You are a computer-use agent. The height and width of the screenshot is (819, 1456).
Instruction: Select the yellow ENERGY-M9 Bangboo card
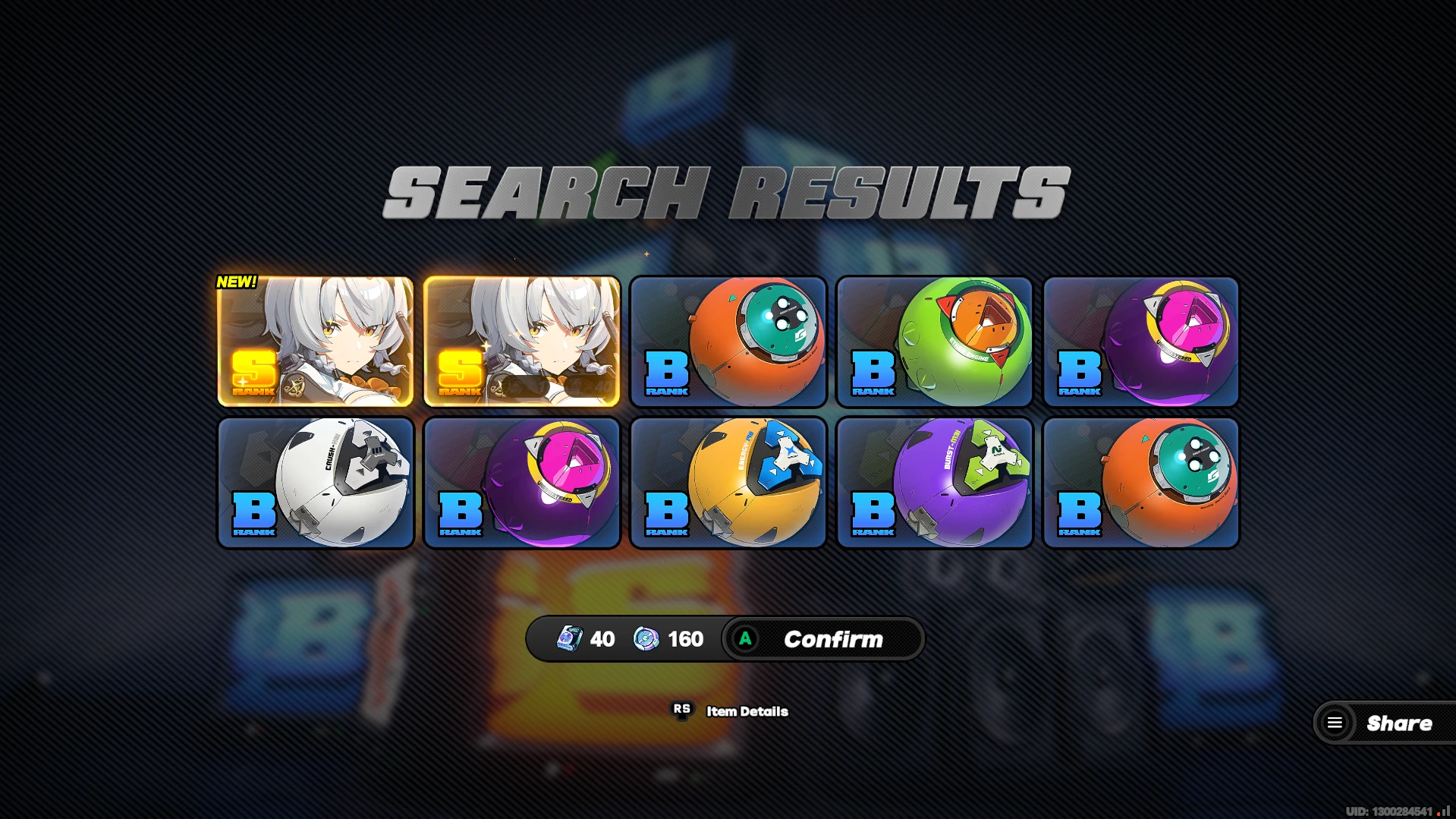point(728,483)
